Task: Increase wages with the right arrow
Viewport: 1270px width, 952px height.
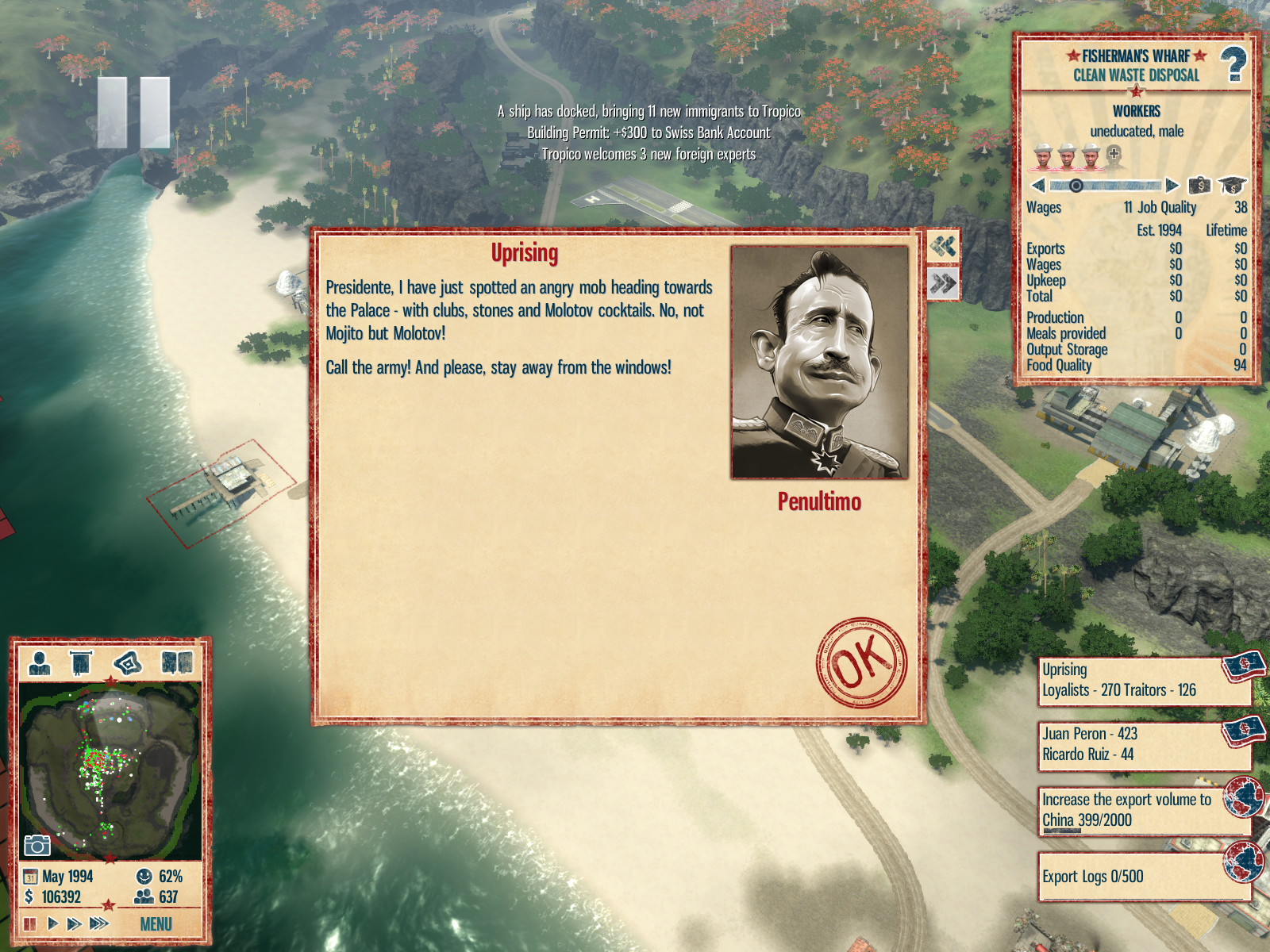Action: coord(1172,186)
